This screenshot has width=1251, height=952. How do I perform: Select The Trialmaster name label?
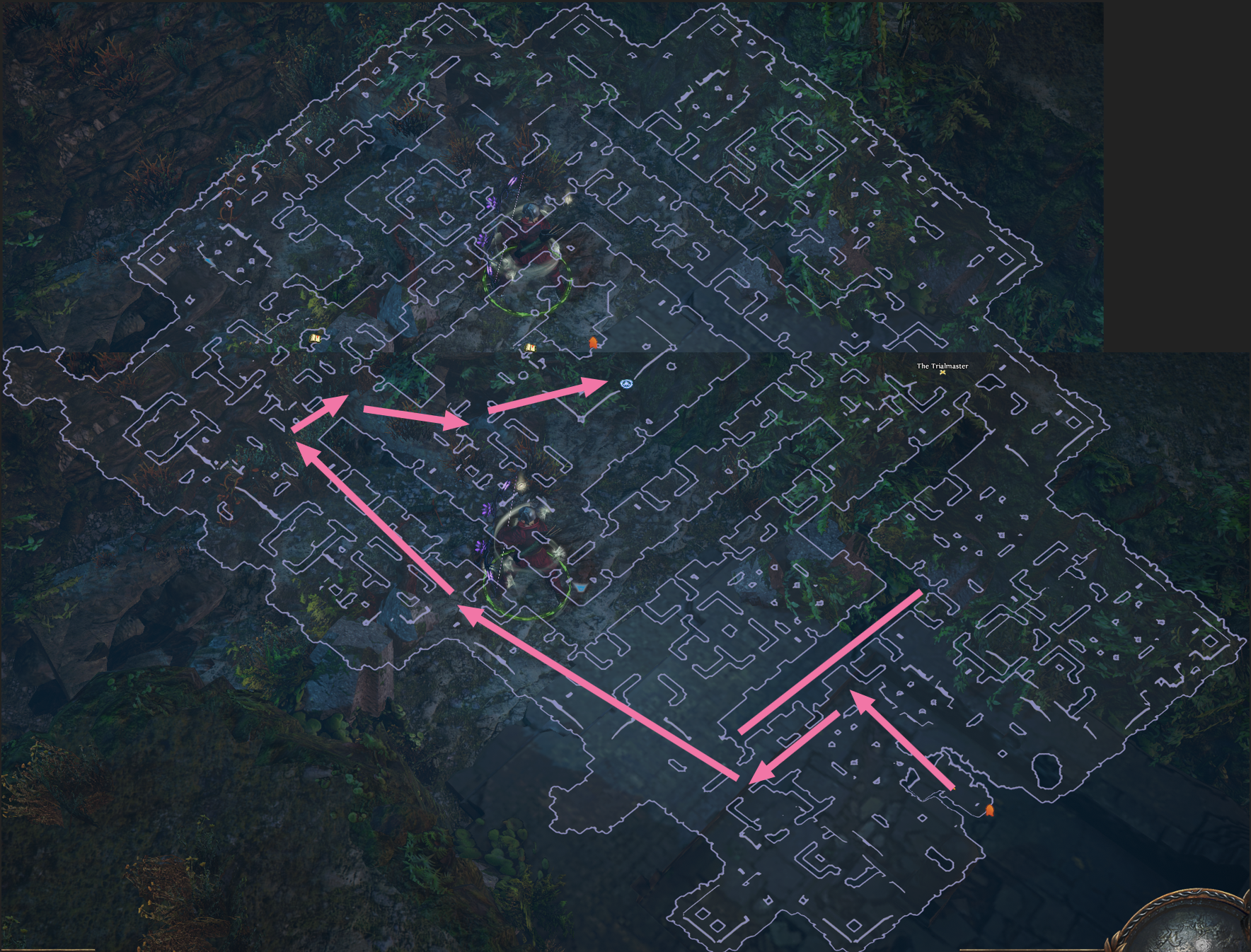pos(942,366)
